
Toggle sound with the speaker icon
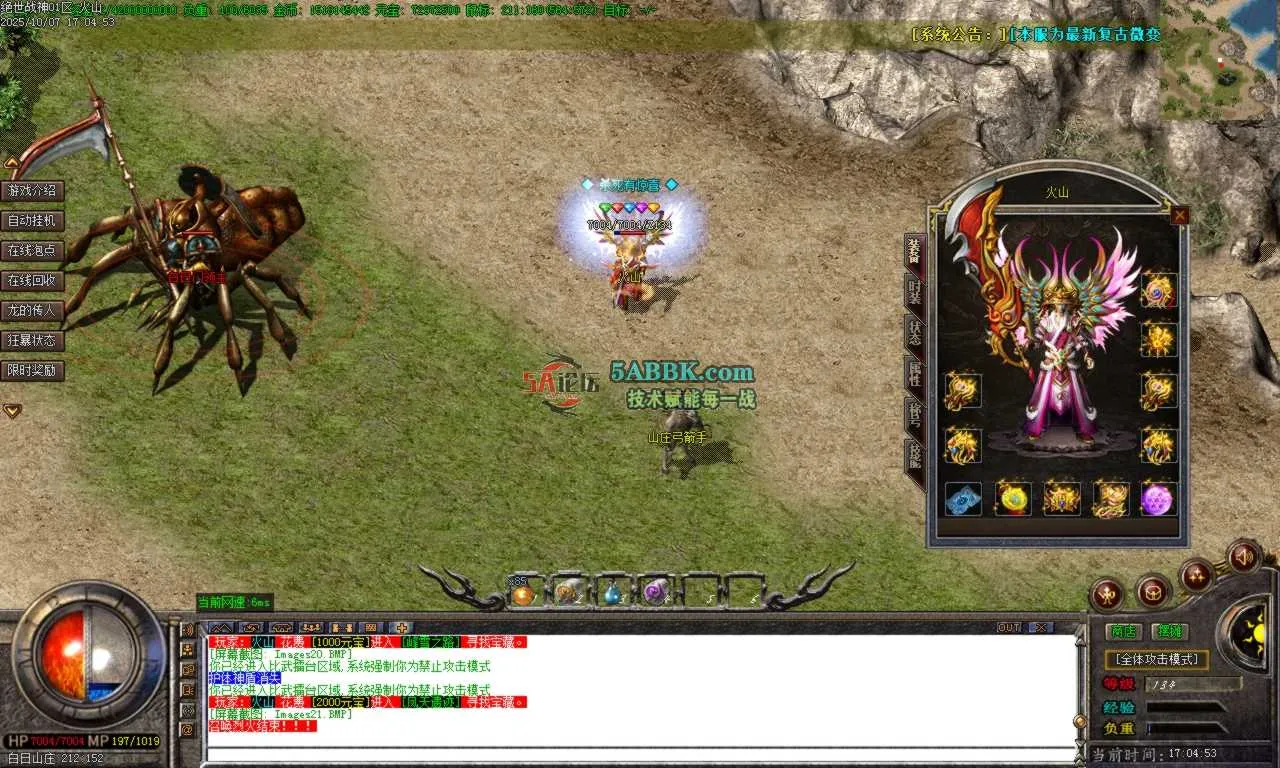click(1244, 555)
